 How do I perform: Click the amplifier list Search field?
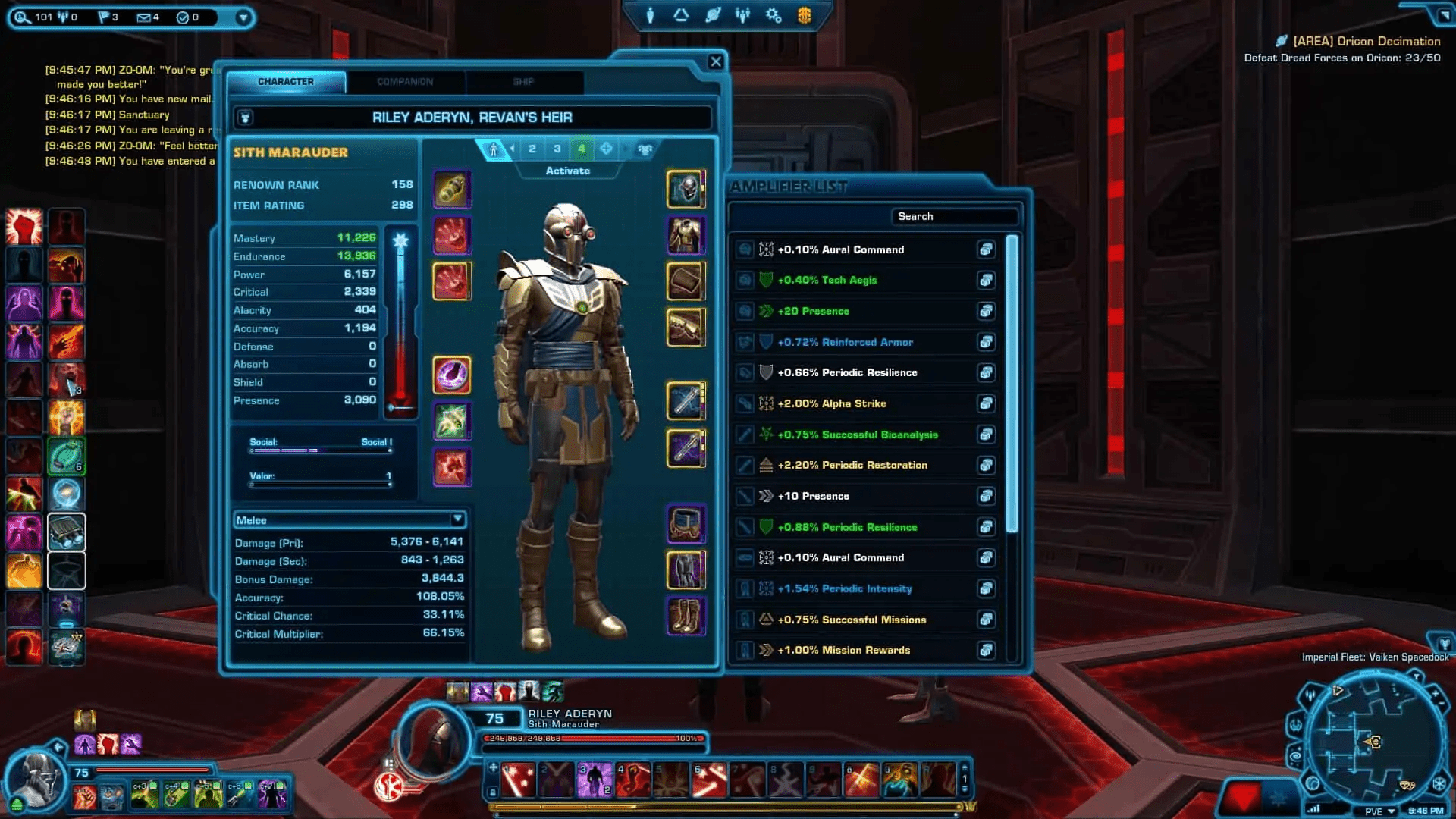pos(955,216)
